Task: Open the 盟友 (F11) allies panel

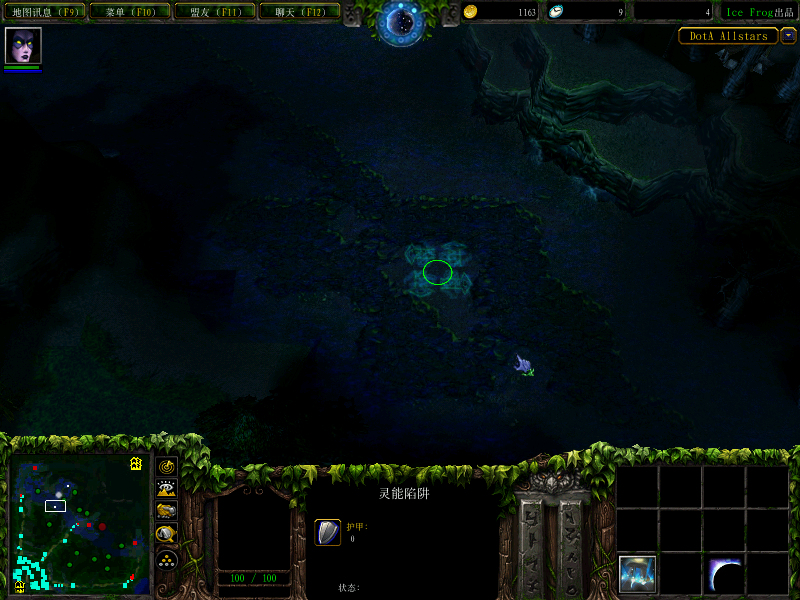Action: coord(213,12)
